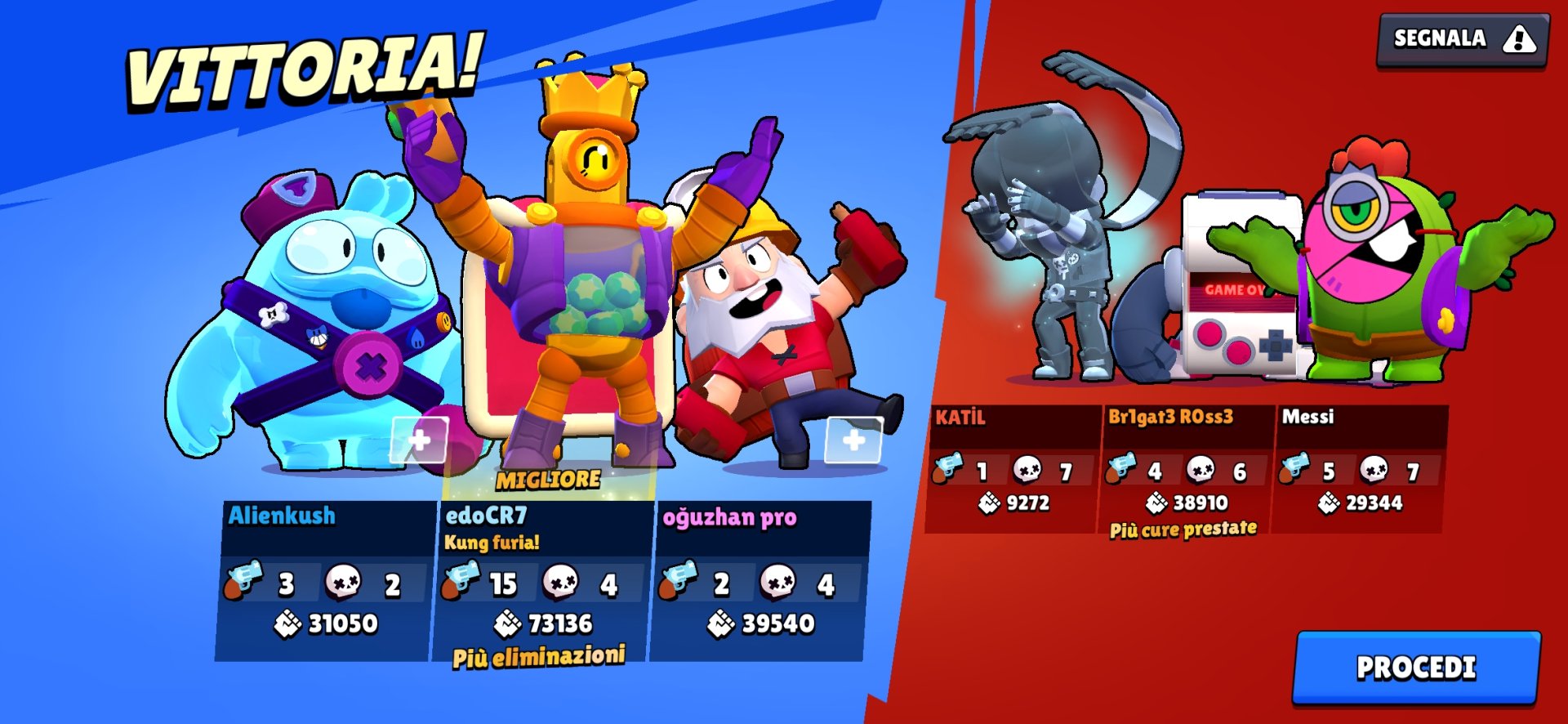Select Br1gat3 R0ss3's player panel
This screenshot has width=1568, height=724.
(x=1185, y=469)
